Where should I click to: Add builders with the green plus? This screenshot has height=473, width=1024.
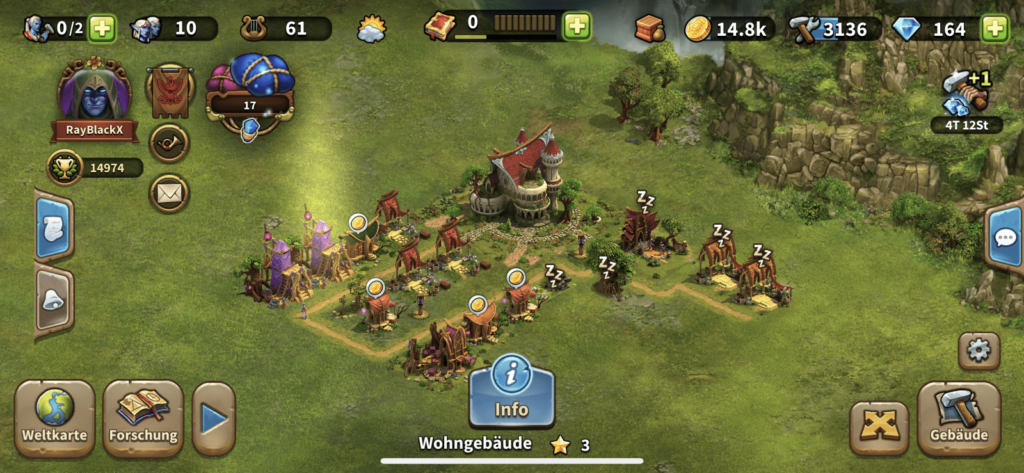coord(102,28)
